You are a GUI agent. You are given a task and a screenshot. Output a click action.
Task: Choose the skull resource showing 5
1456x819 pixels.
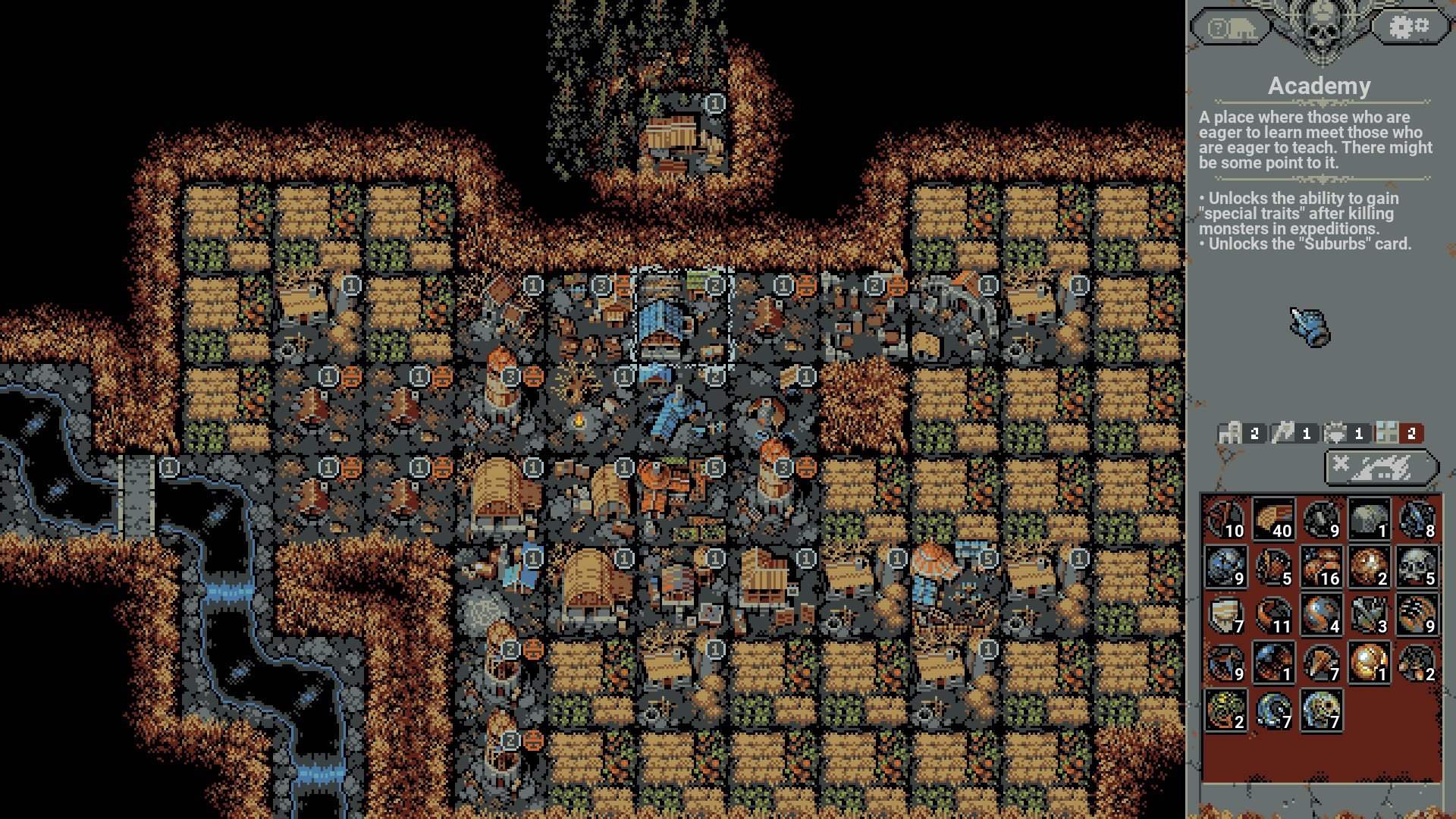[x=1417, y=567]
